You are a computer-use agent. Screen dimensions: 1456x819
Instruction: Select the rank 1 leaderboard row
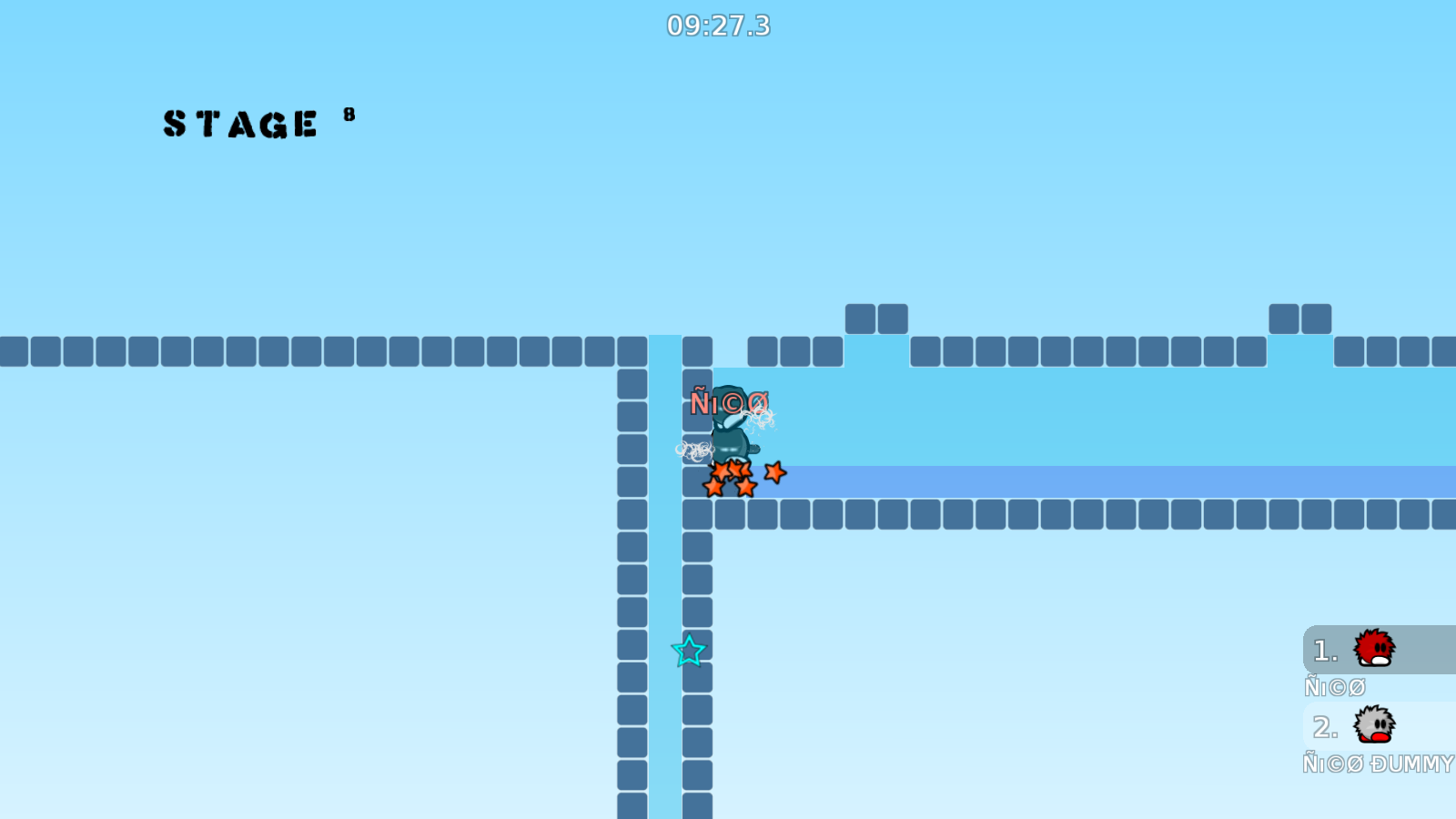1374,651
